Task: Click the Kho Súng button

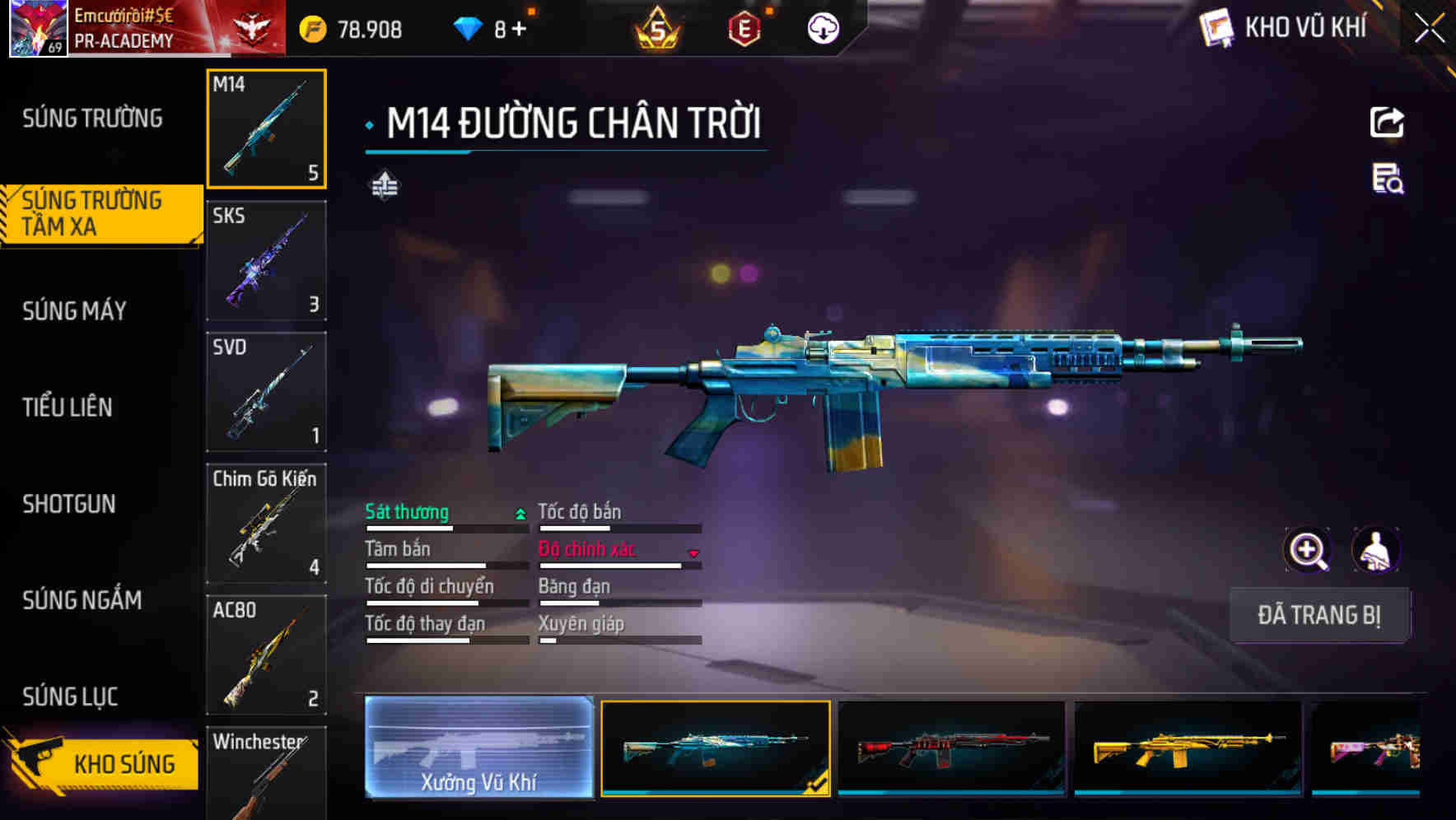Action: pyautogui.click(x=103, y=763)
